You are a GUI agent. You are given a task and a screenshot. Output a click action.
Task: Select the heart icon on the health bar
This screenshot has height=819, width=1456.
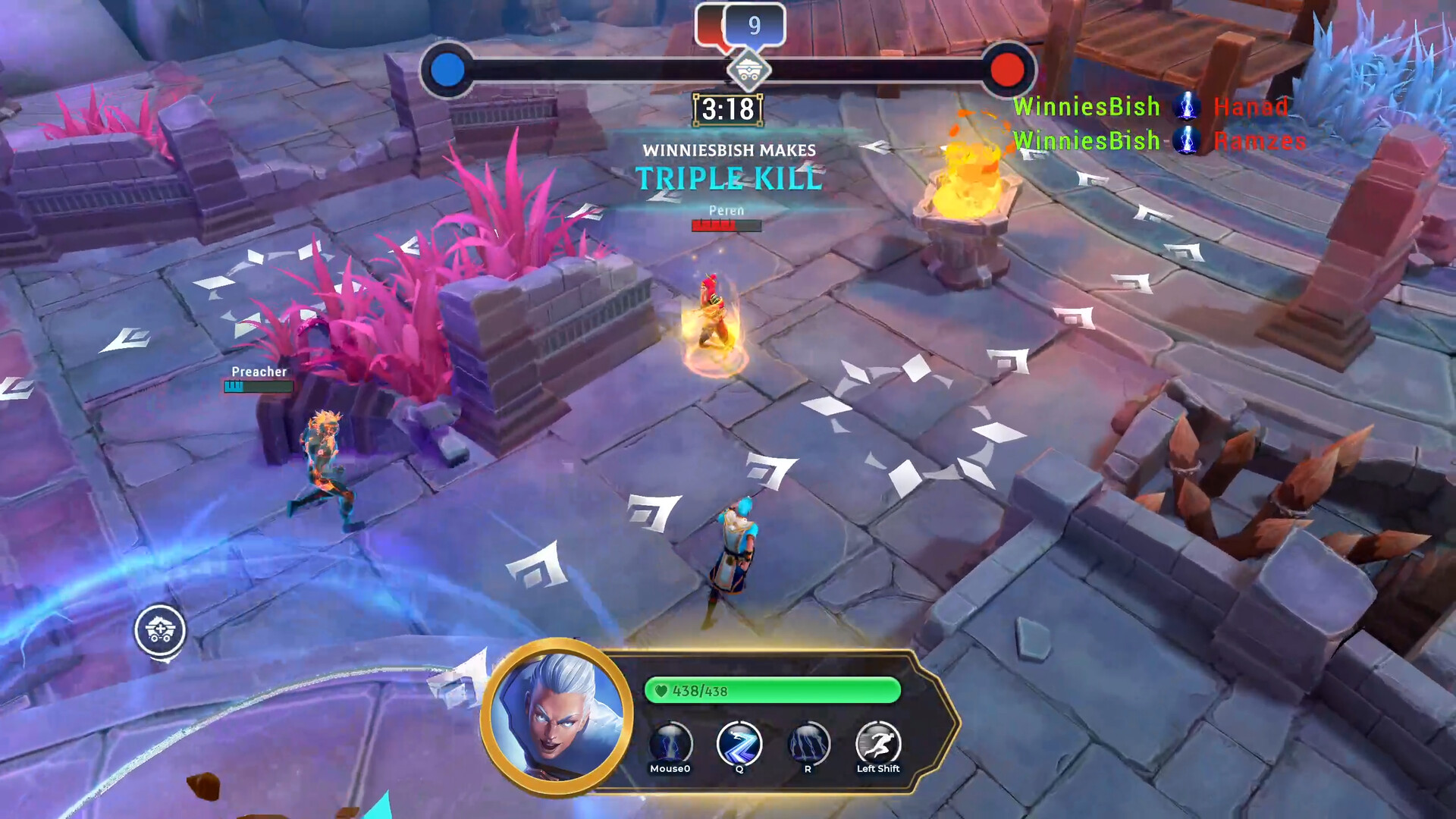(662, 692)
